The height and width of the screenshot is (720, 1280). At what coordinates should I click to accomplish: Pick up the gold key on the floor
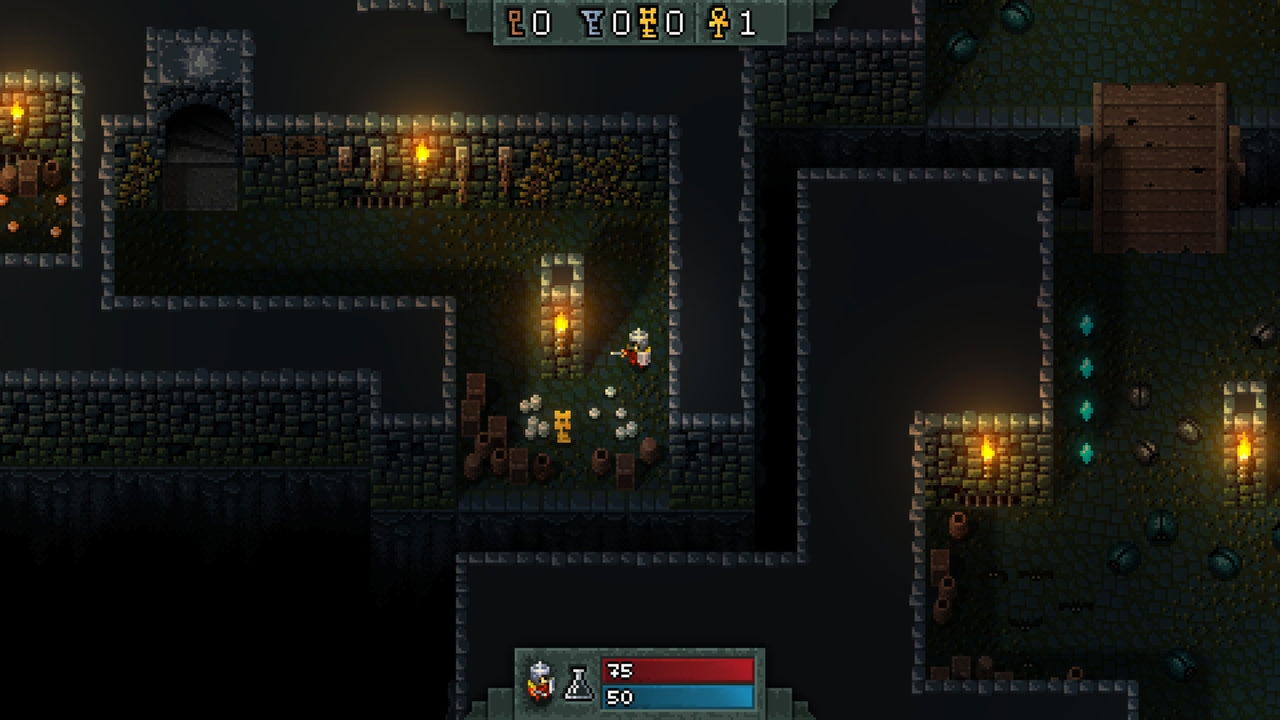click(563, 428)
